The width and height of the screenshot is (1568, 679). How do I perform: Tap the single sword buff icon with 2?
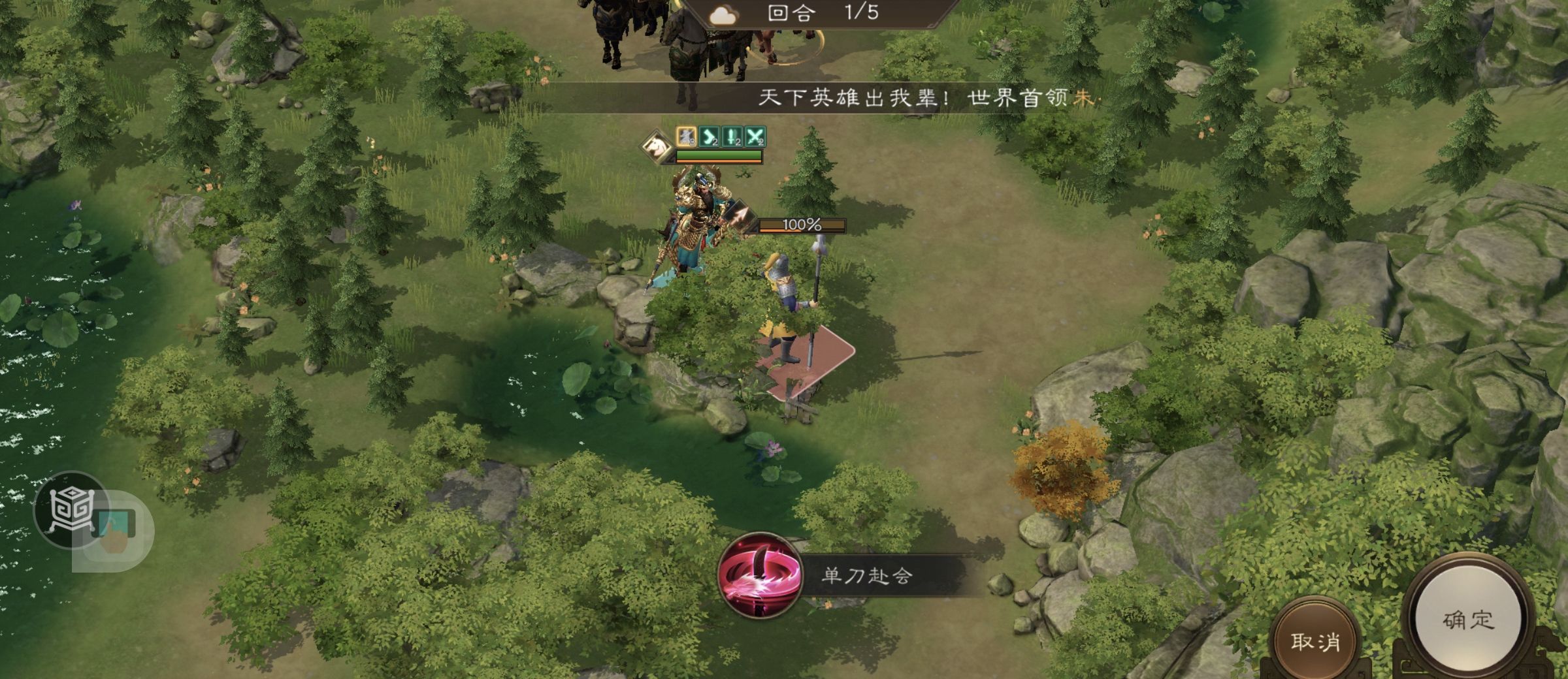pos(732,136)
